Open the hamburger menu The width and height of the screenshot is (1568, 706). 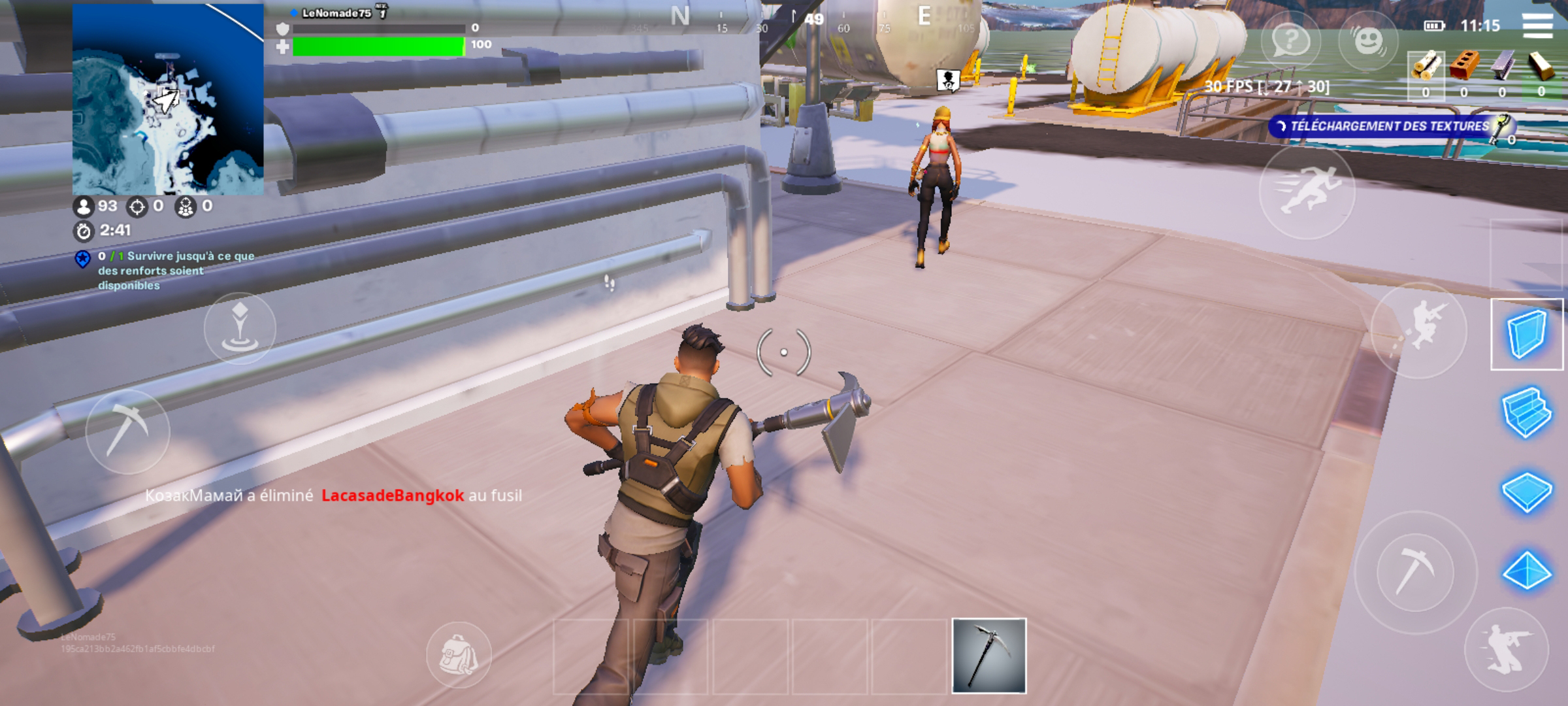[x=1537, y=26]
